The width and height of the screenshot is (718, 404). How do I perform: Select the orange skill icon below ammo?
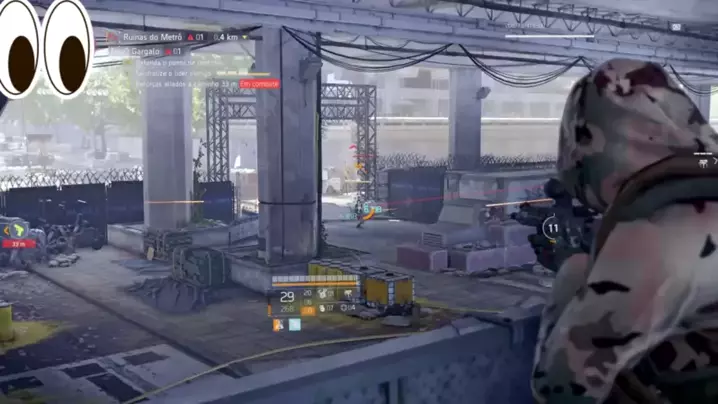click(278, 324)
